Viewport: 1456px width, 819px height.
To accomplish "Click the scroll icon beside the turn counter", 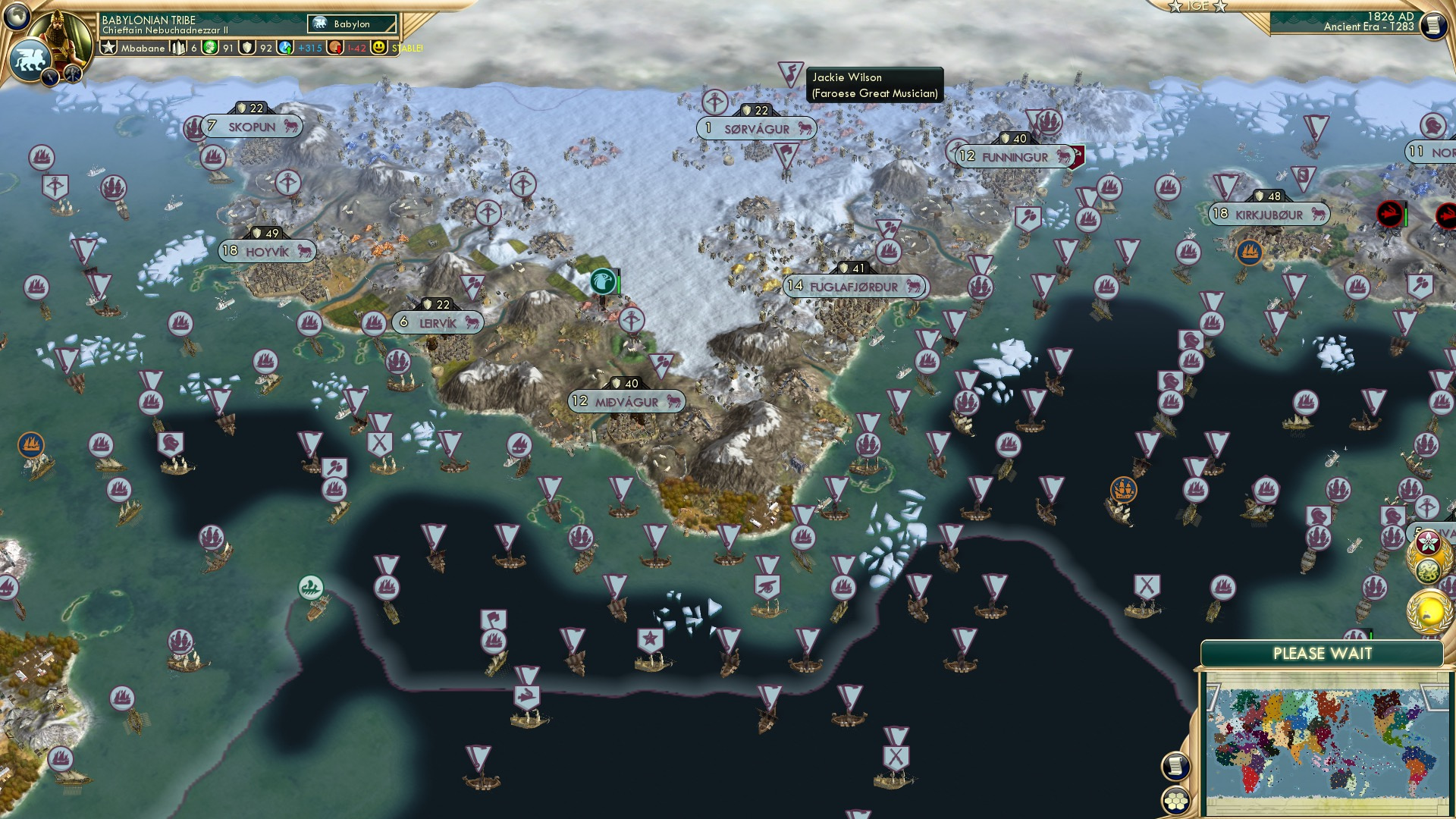I will (x=1432, y=26).
